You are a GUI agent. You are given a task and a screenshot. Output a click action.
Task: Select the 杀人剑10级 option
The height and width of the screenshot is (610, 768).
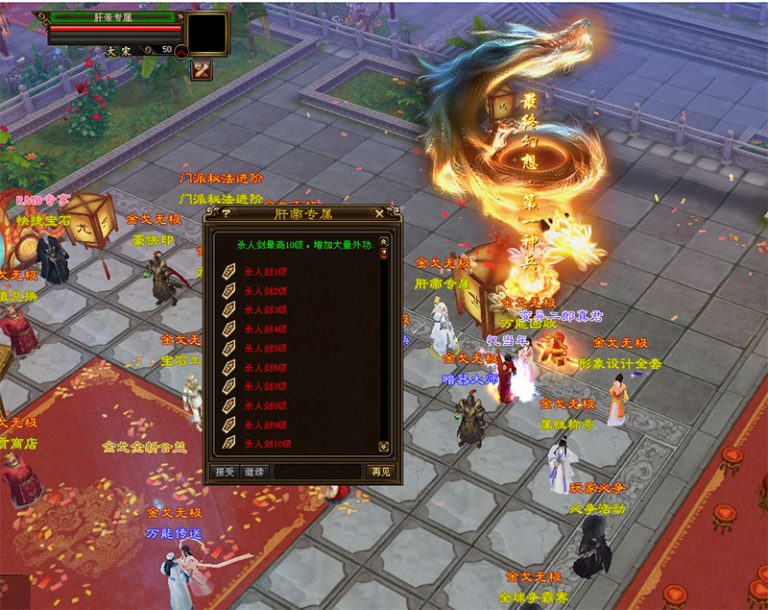pos(267,443)
